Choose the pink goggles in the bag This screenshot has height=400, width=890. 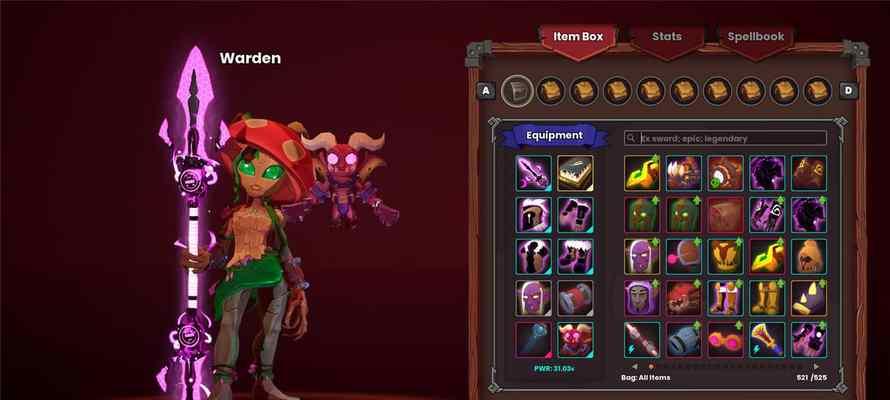[x=725, y=338]
